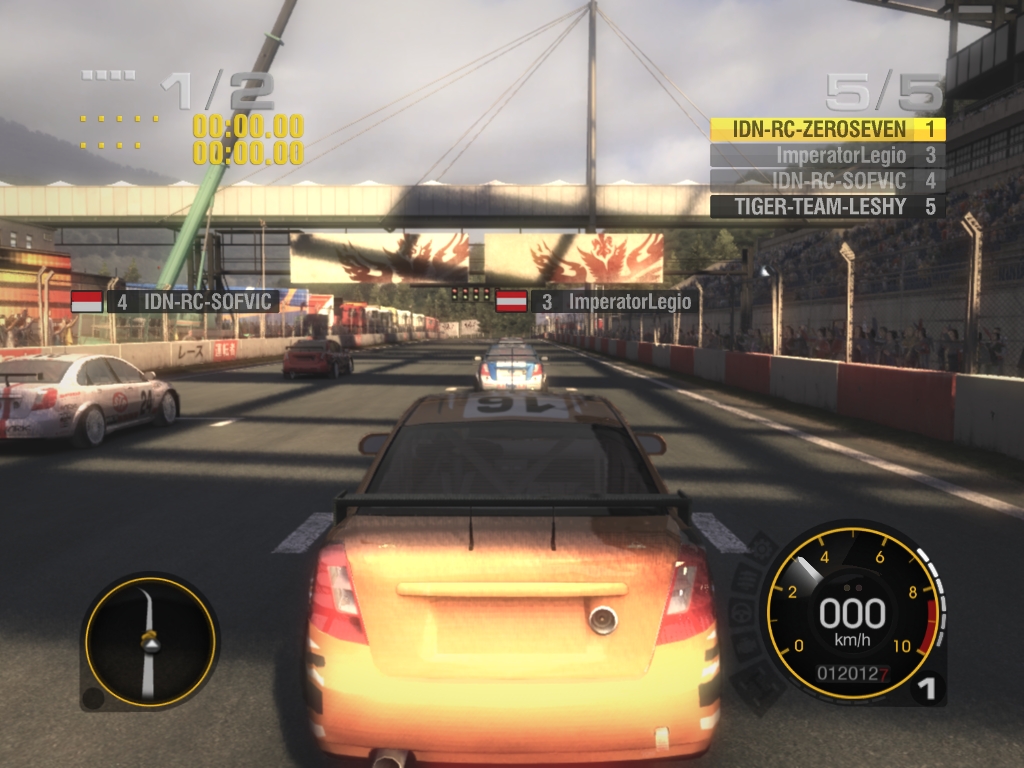1024x768 pixels.
Task: Click the IDN-RC-SOFVIC row in the standings list
Action: tap(827, 181)
